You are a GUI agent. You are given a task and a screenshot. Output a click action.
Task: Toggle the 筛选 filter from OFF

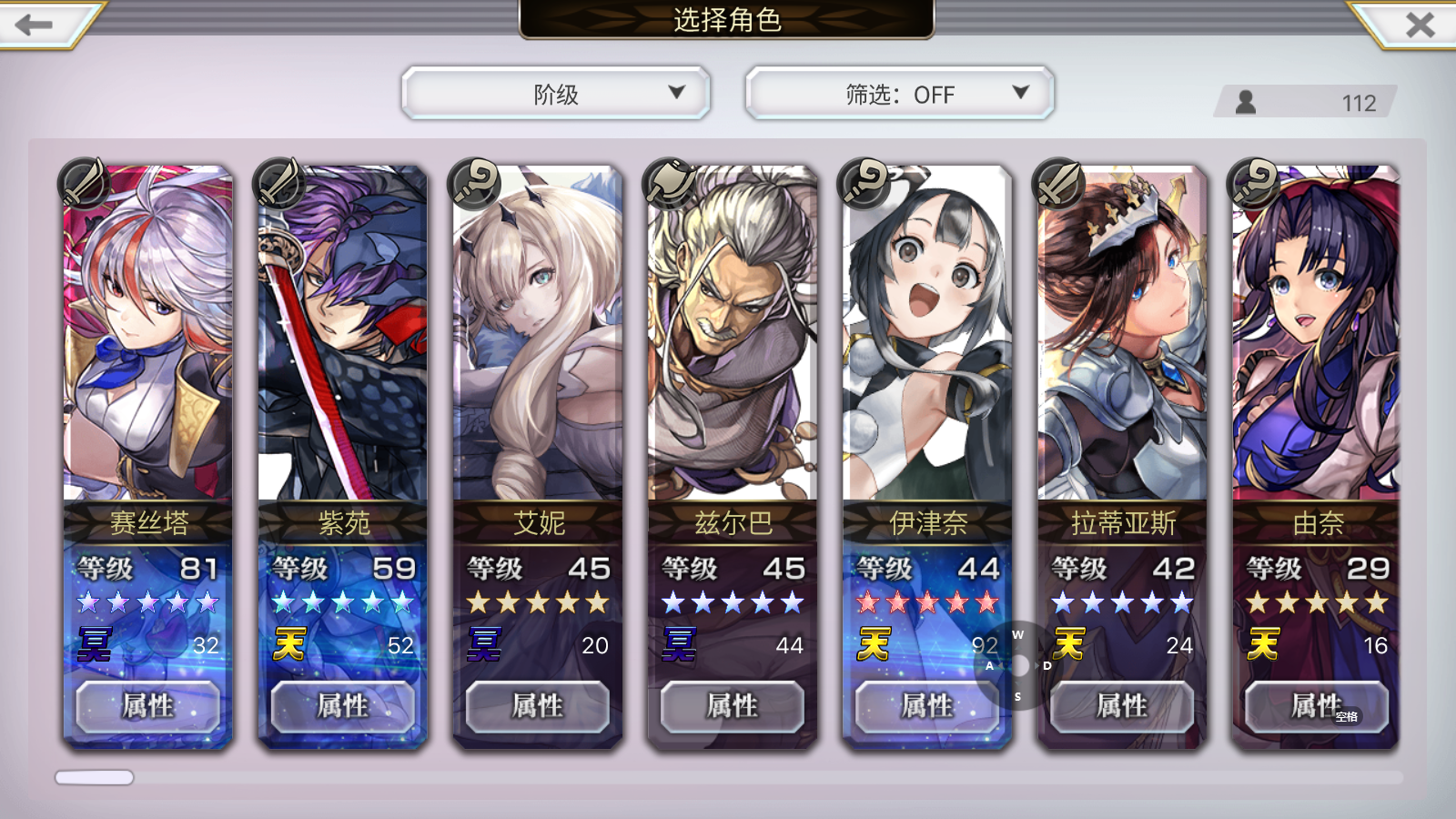pyautogui.click(x=896, y=92)
